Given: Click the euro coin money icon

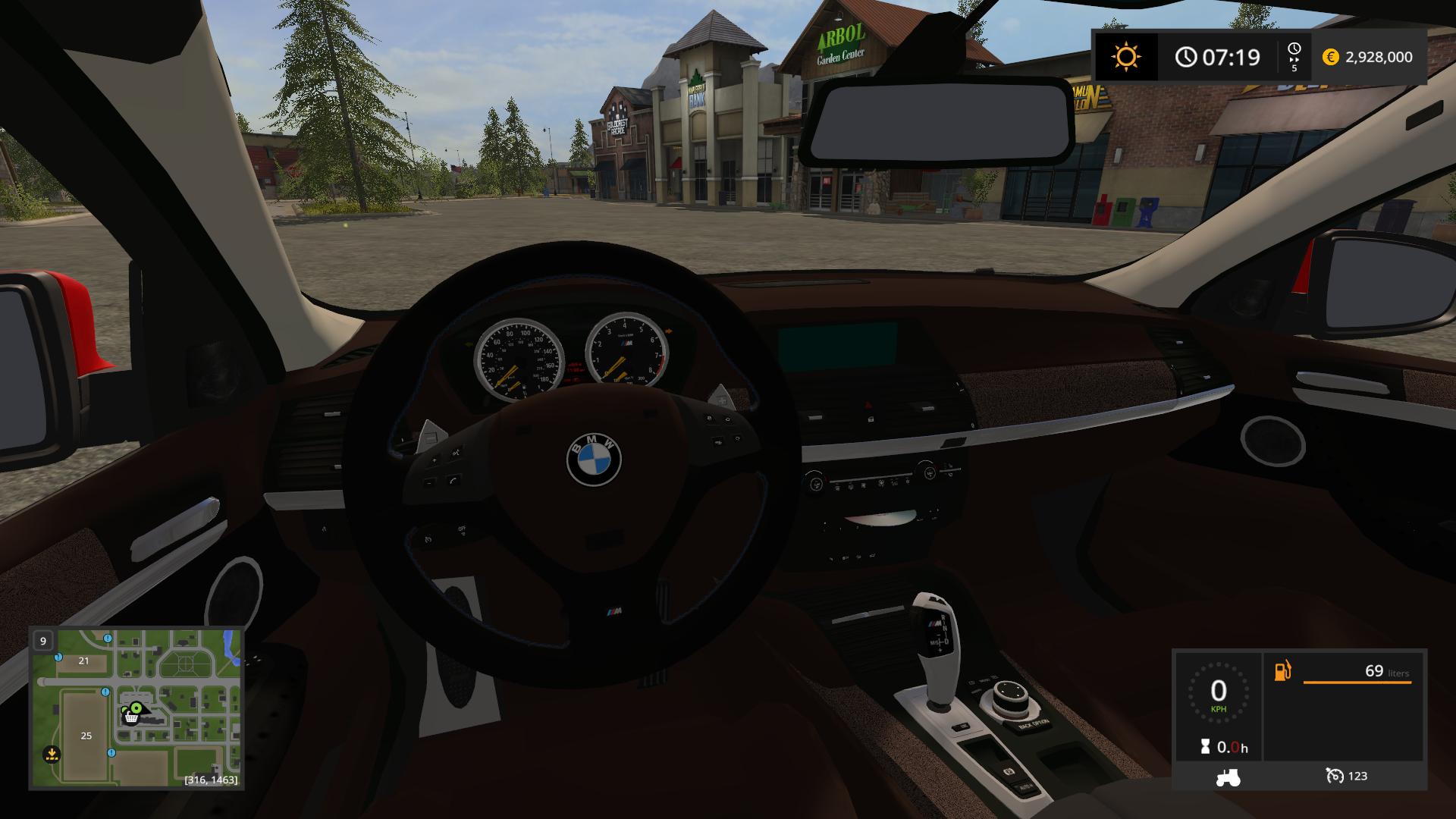Looking at the screenshot, I should [x=1330, y=57].
